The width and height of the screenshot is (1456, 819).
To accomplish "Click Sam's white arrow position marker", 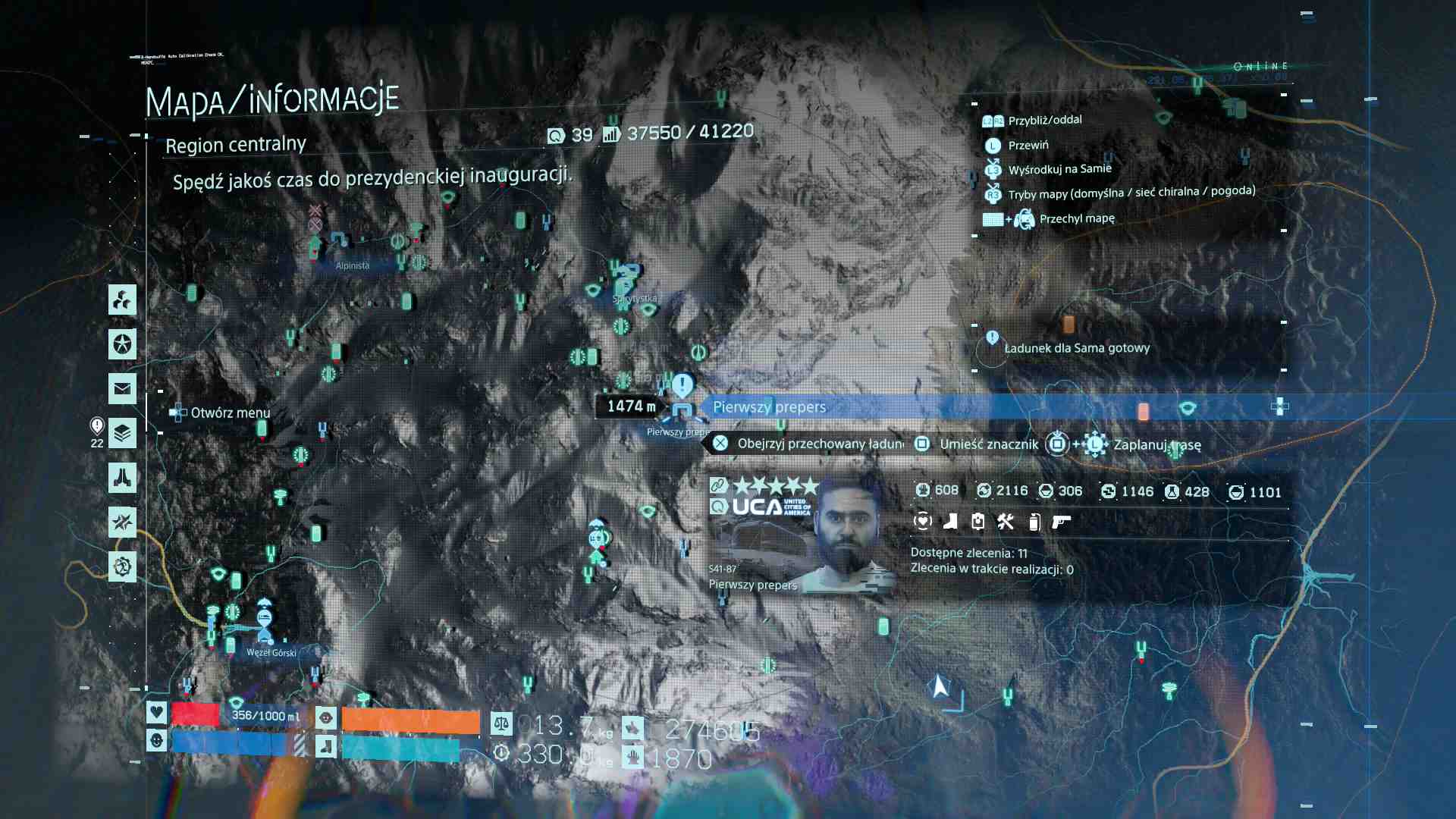I will 940,686.
